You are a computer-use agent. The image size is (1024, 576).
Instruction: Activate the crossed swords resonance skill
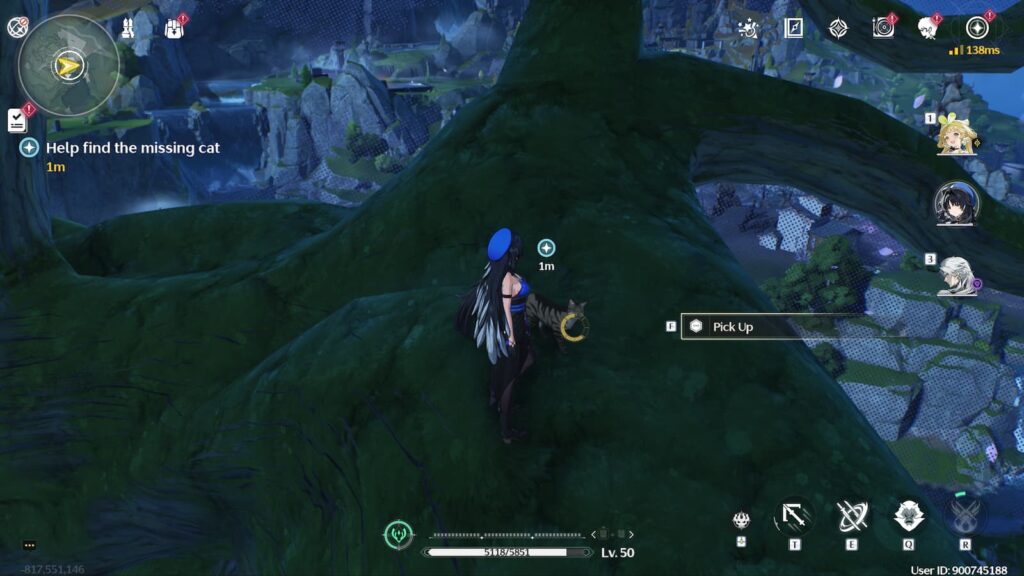point(852,517)
